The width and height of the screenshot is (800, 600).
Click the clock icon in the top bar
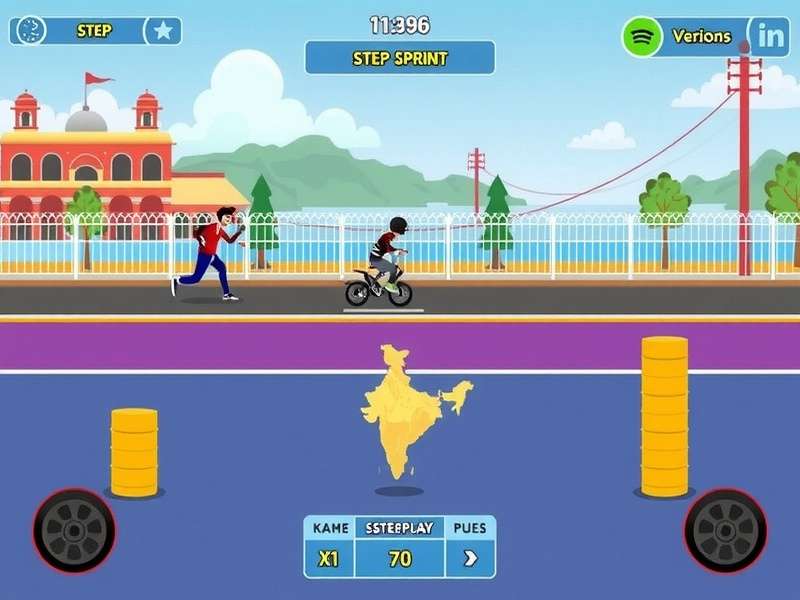tap(32, 30)
